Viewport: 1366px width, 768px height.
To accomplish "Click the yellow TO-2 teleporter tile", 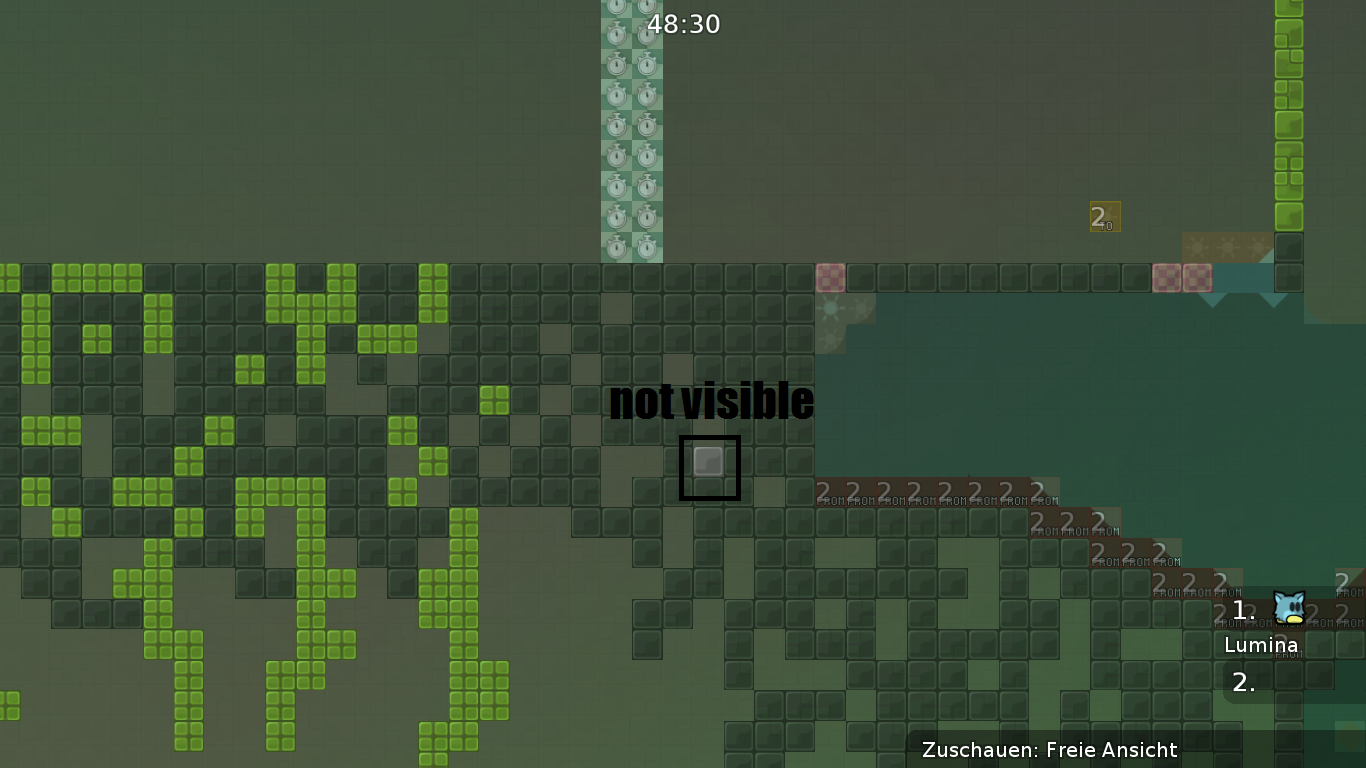I will point(1103,217).
